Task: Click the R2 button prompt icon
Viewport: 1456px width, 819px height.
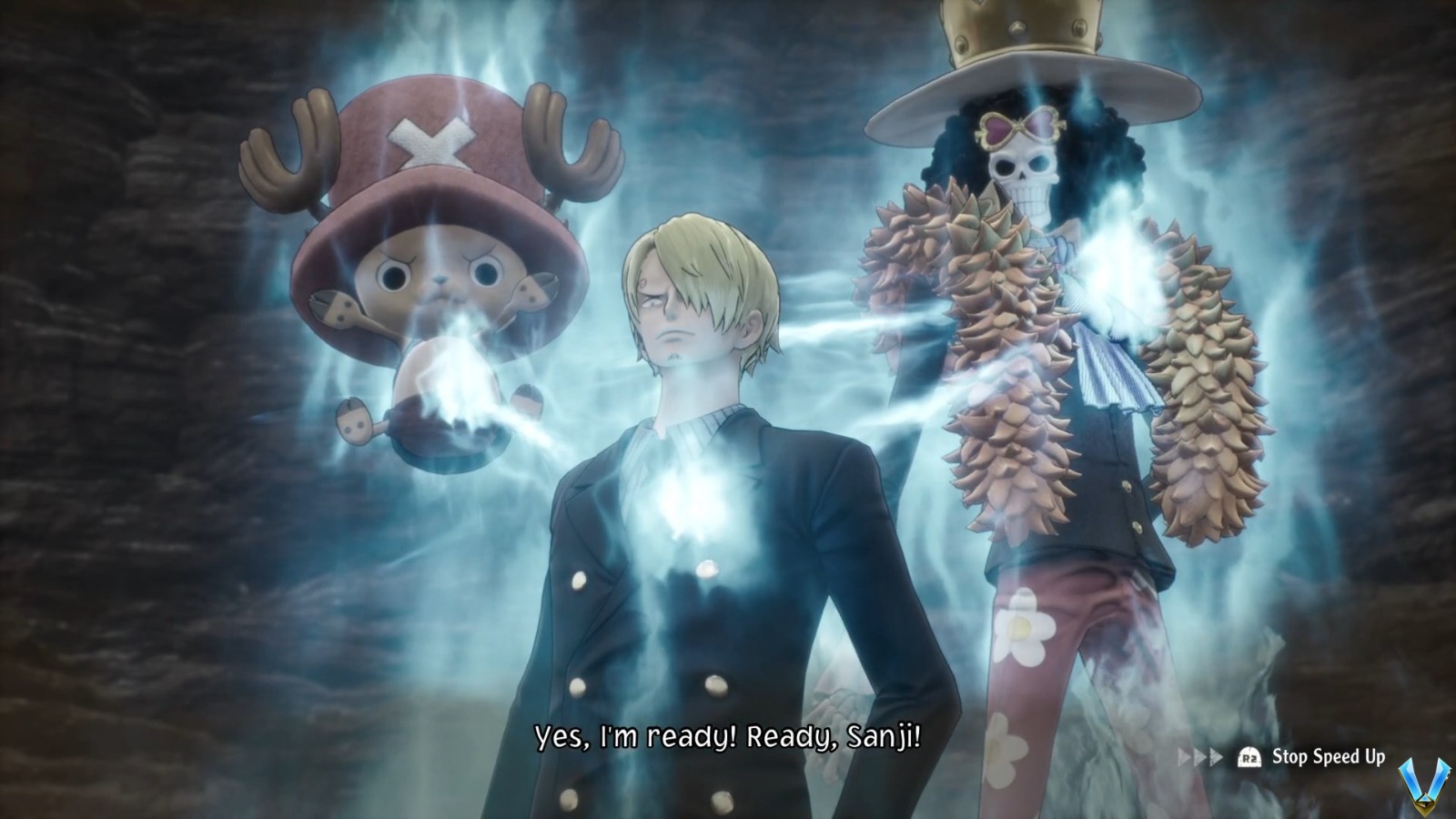Action: pos(1249,756)
